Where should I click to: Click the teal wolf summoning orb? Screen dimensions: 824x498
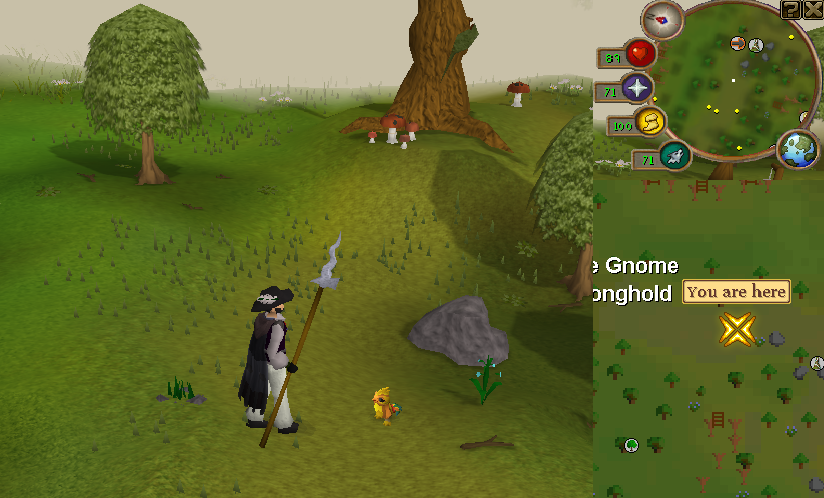point(675,155)
